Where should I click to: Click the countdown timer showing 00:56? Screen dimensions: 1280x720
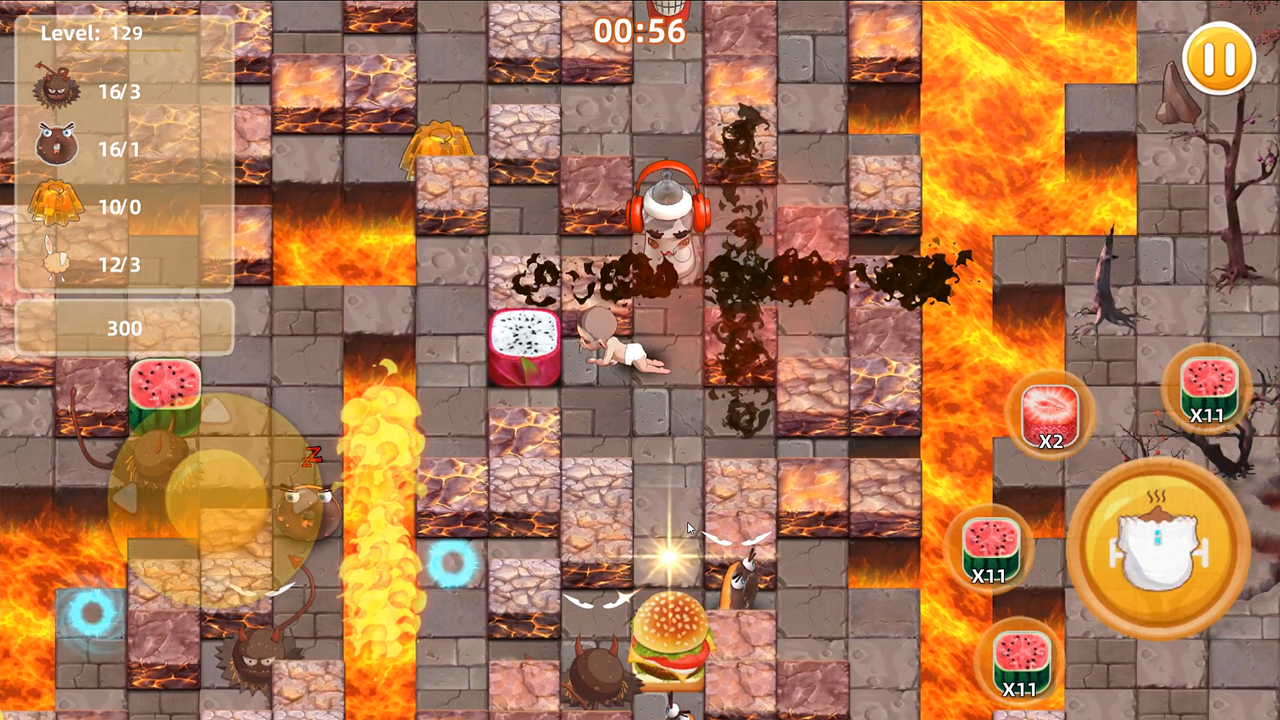(641, 31)
